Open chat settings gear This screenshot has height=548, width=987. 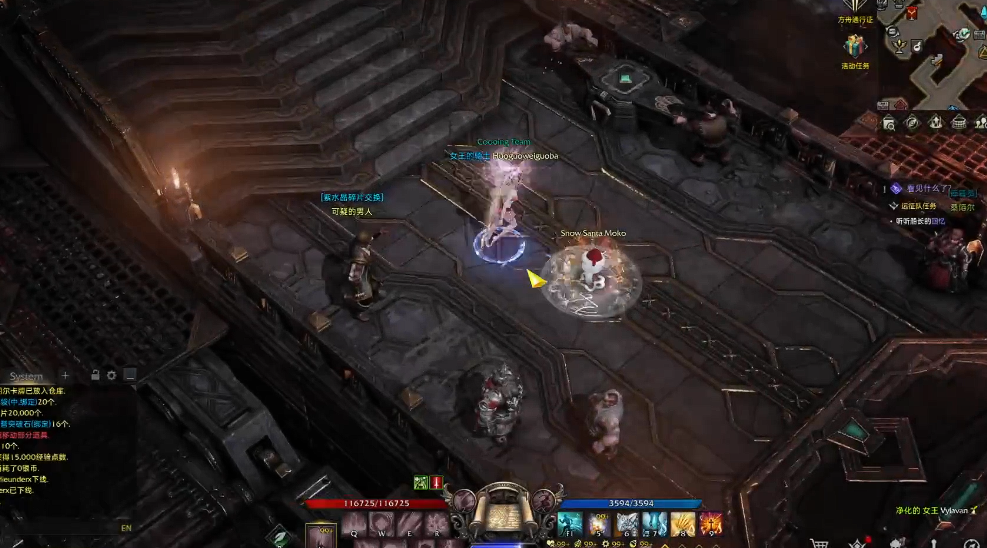[112, 376]
